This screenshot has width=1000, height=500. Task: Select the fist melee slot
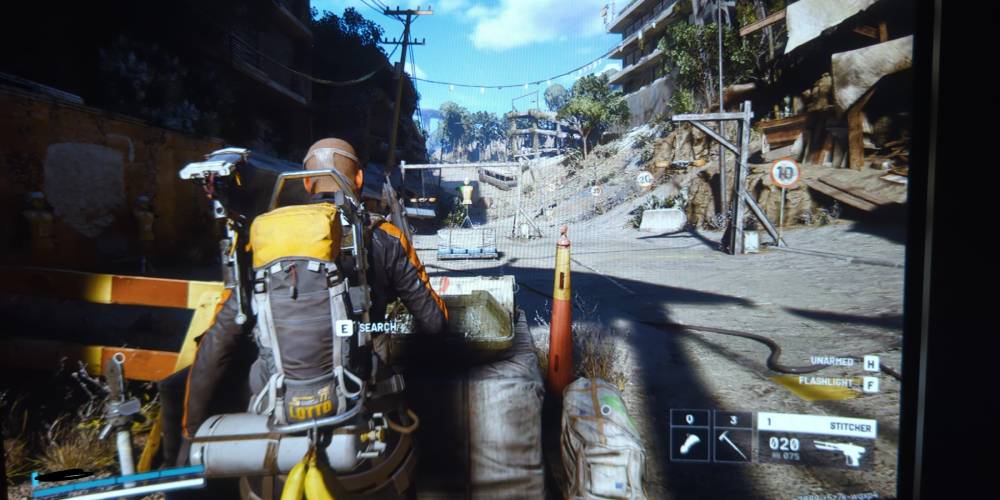tap(690, 436)
